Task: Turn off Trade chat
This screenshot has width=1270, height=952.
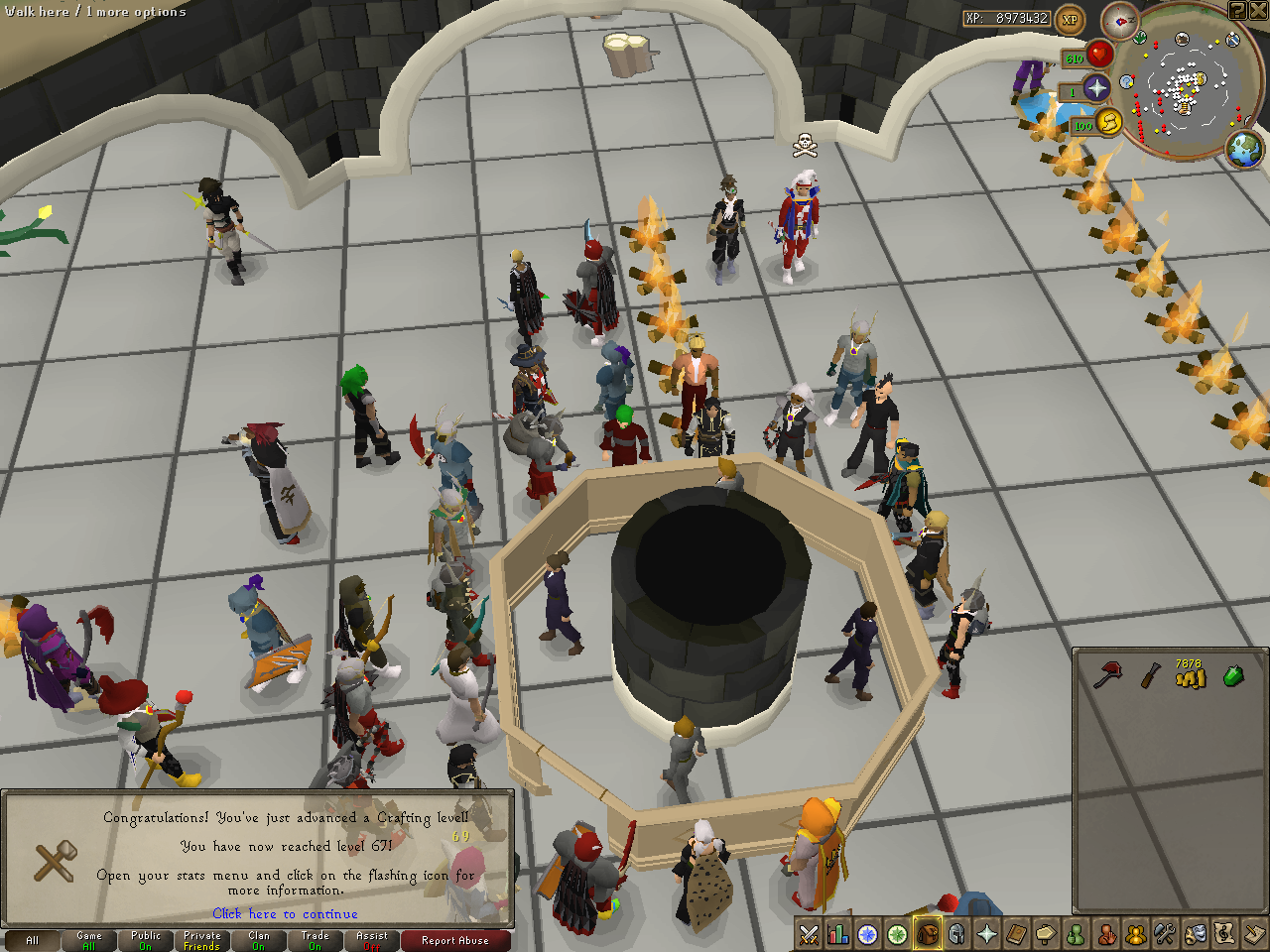Action: (x=315, y=940)
